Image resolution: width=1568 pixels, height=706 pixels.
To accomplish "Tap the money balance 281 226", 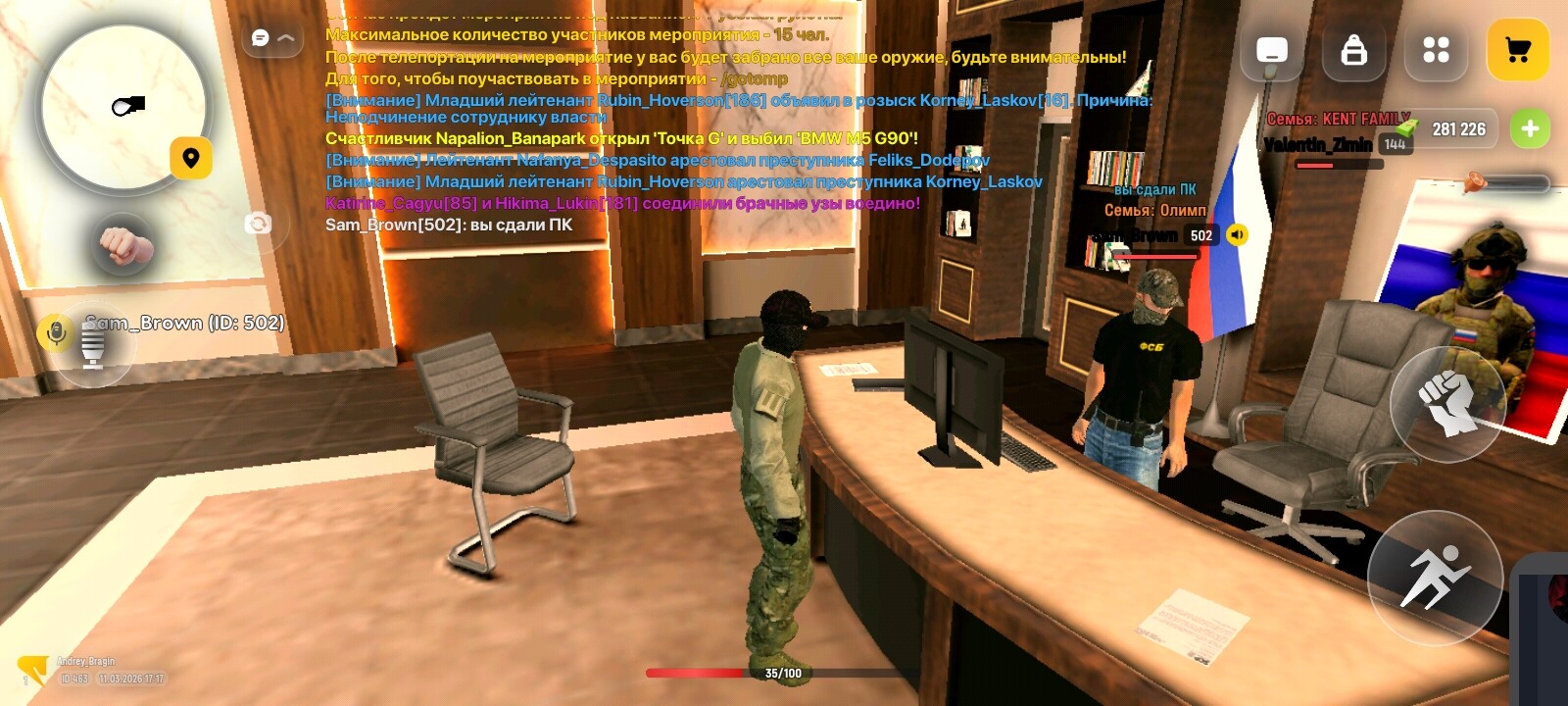I will click(1458, 128).
